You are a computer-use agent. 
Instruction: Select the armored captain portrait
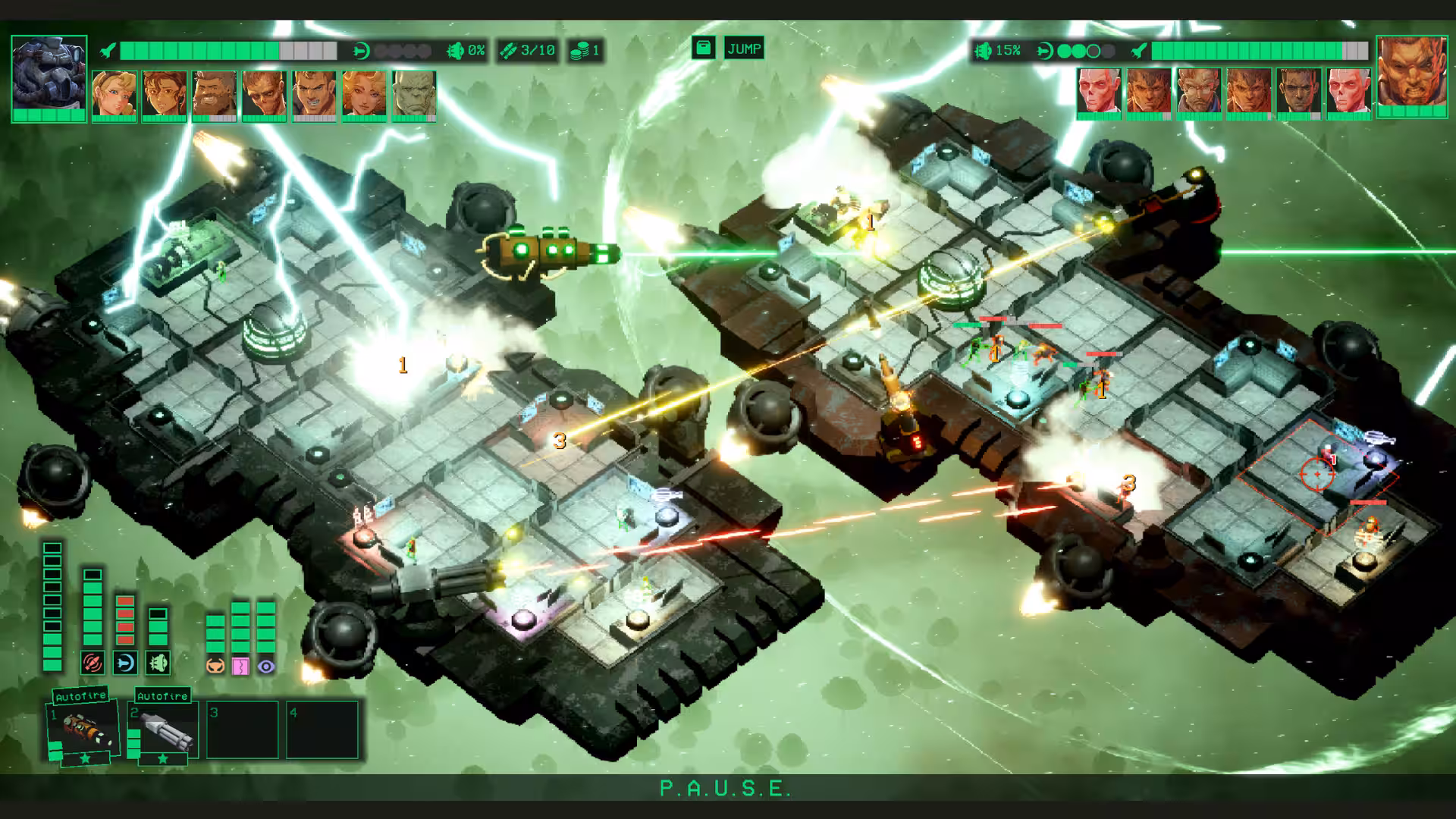click(x=49, y=74)
